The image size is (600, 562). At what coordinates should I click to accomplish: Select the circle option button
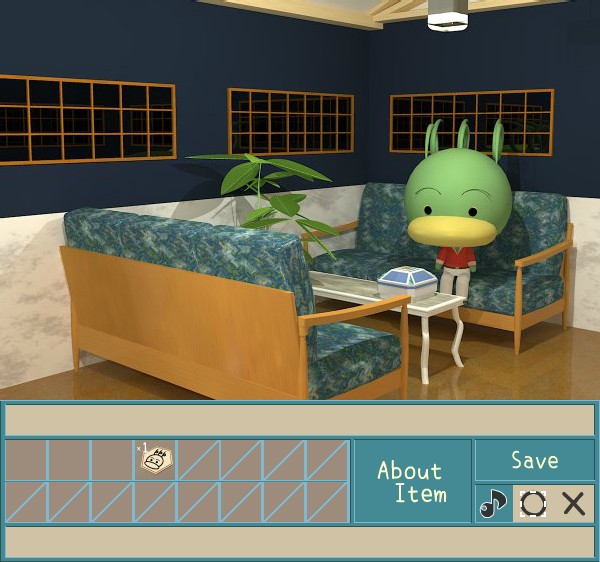pos(533,503)
